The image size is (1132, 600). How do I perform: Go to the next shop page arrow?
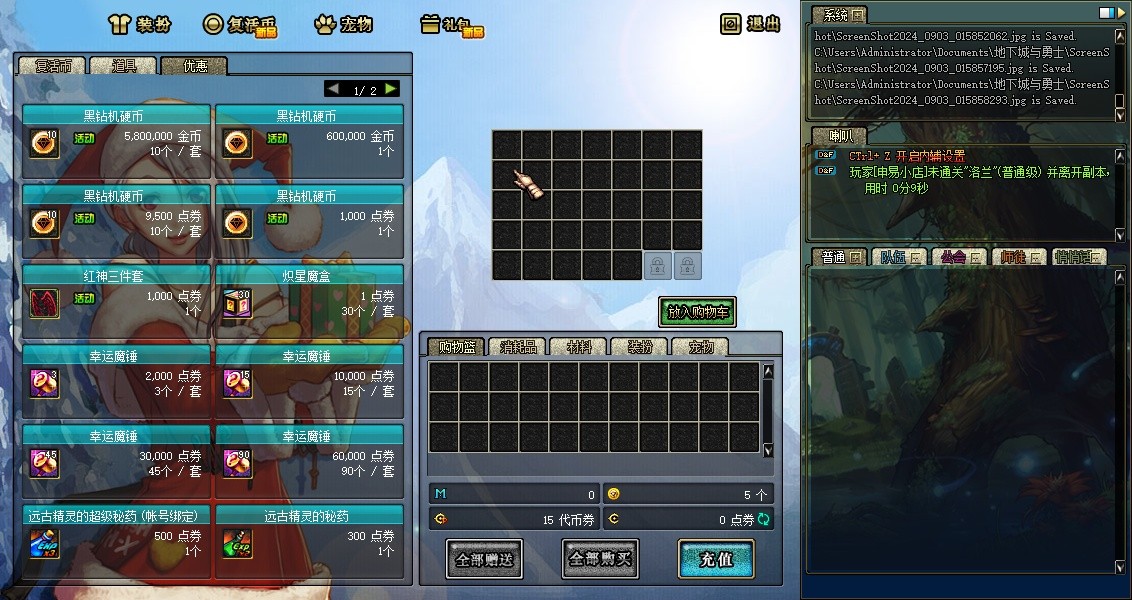391,89
